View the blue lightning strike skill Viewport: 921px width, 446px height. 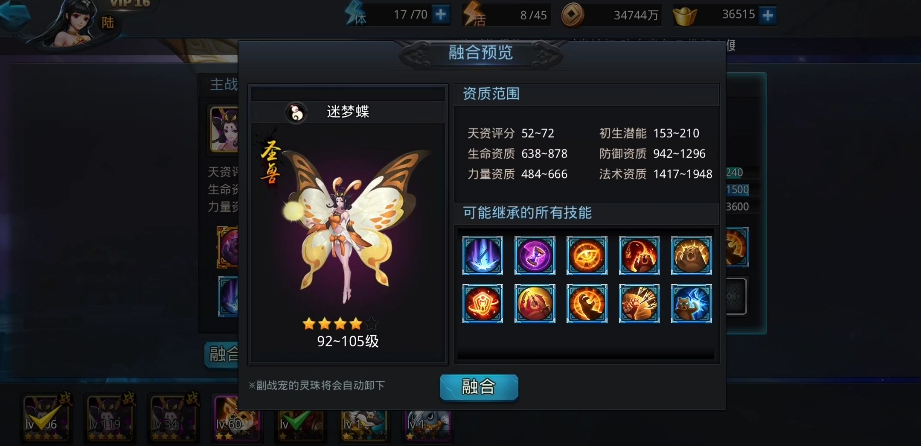click(x=483, y=255)
